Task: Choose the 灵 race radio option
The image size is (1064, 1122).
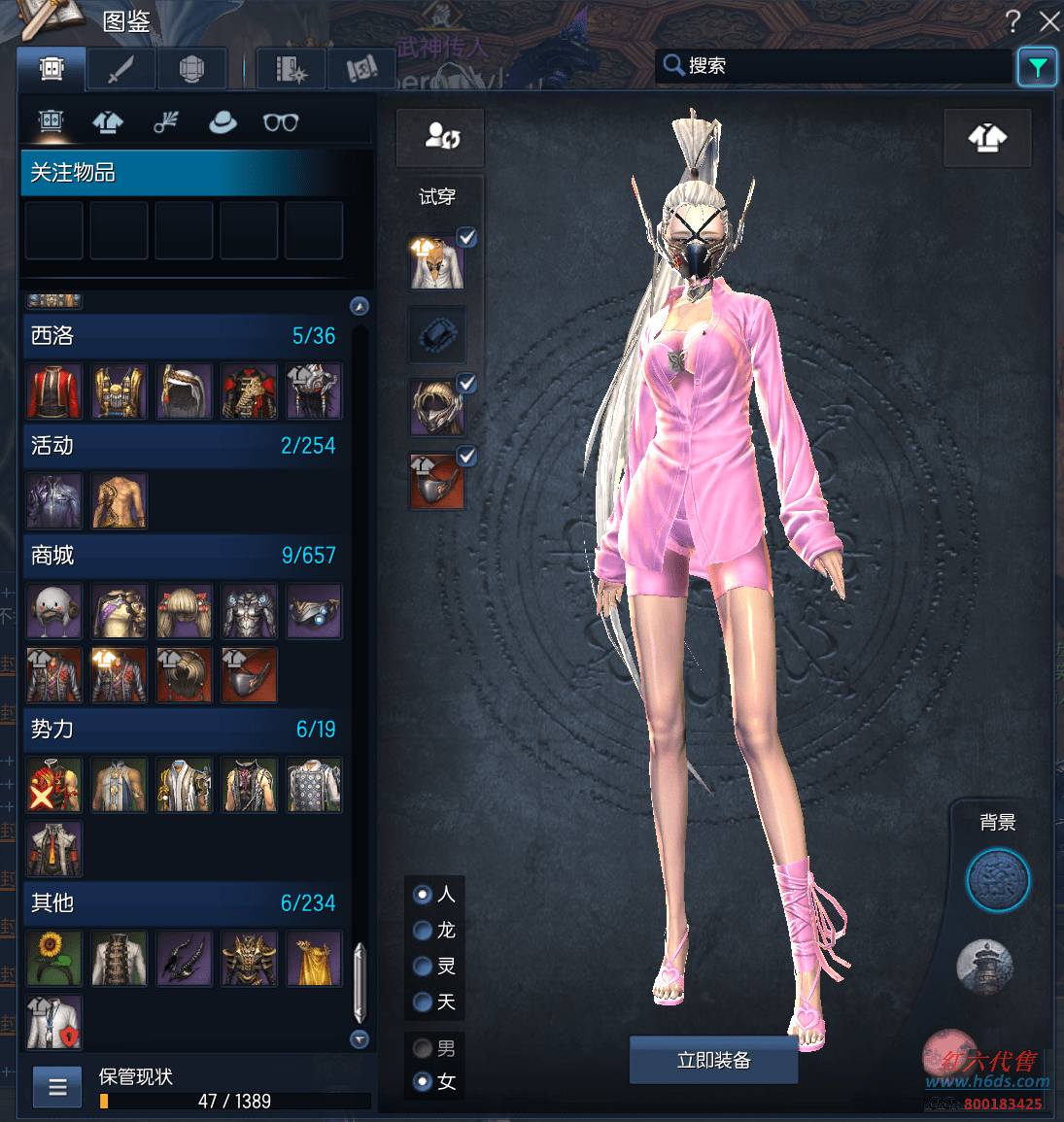Action: 423,967
